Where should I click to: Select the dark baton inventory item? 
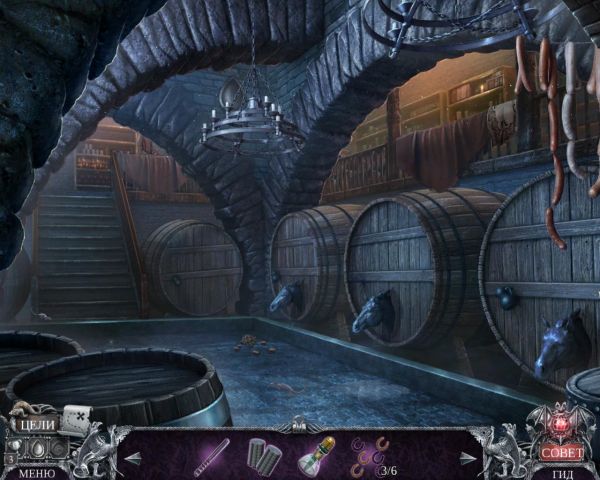211,455
